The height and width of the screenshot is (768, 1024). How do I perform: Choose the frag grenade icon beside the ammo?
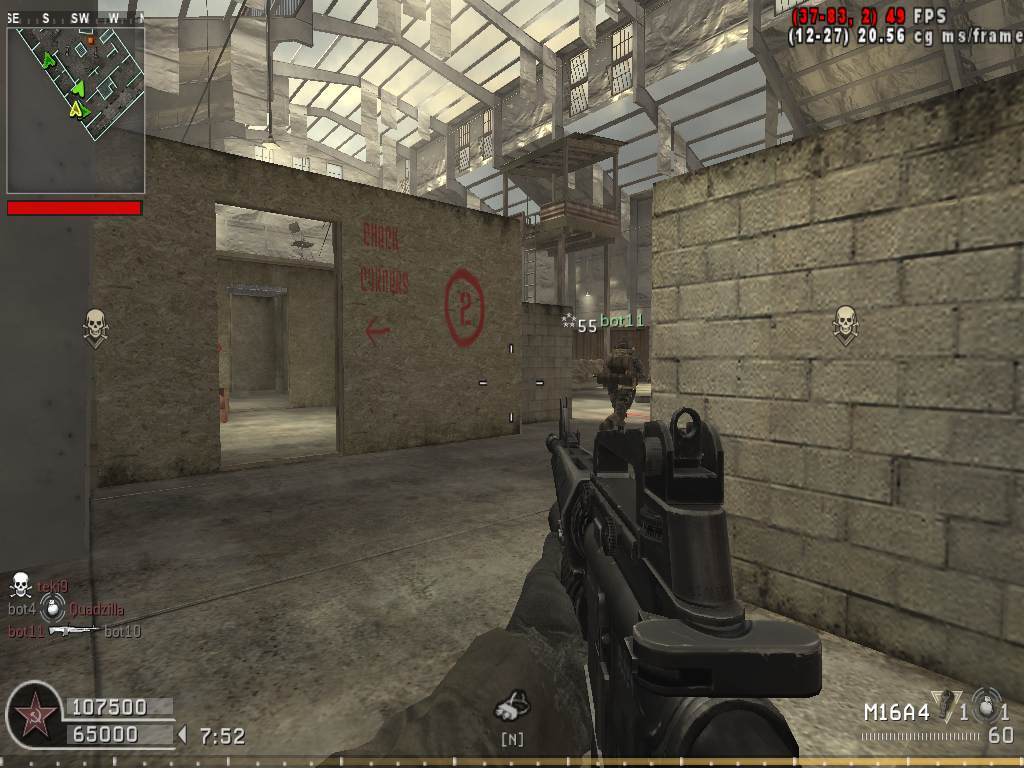coord(987,704)
